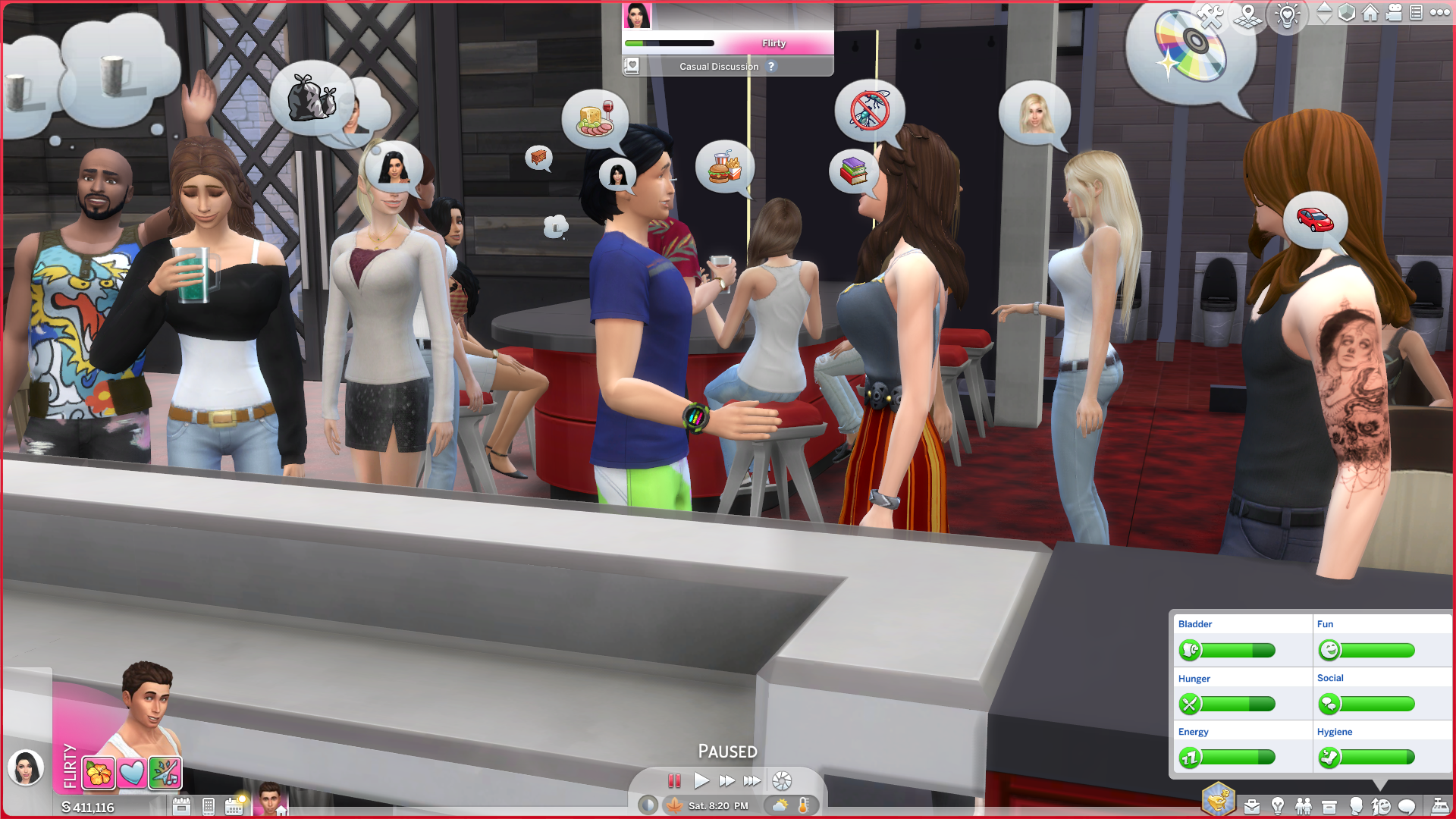Open the Sim's phone
The width and height of the screenshot is (1456, 819).
click(x=208, y=806)
